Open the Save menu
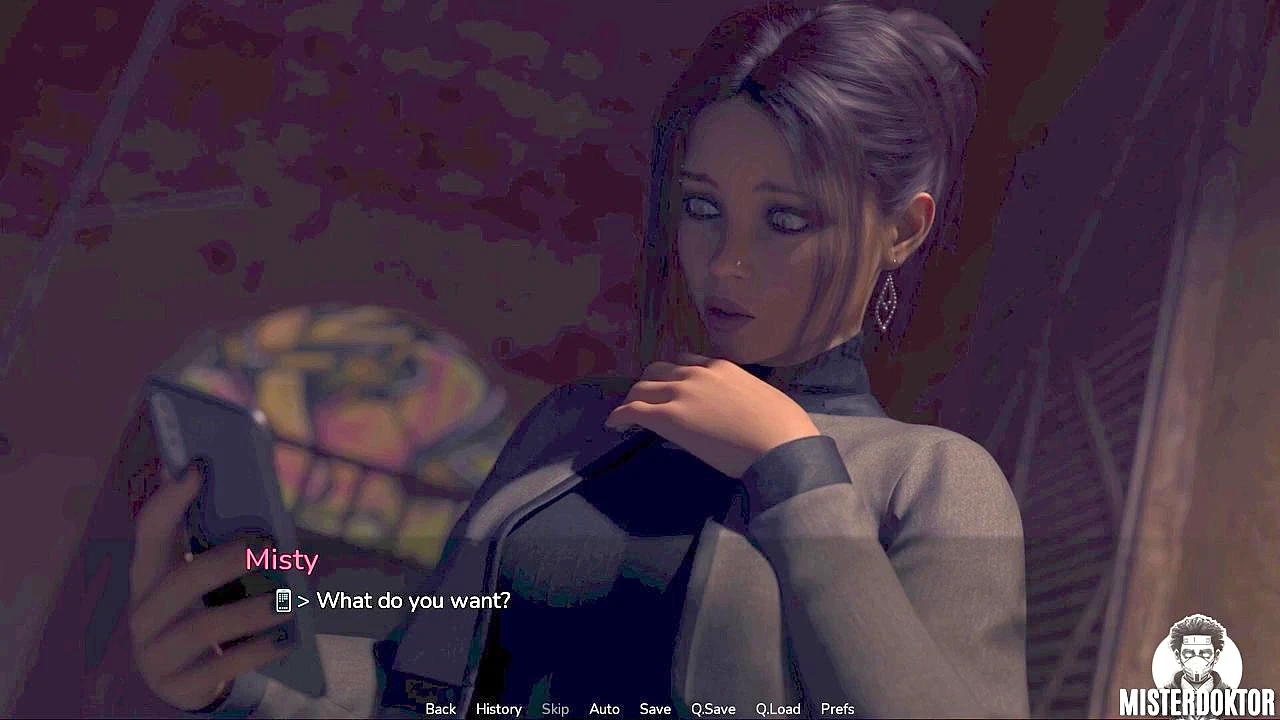The image size is (1280, 720). (655, 709)
